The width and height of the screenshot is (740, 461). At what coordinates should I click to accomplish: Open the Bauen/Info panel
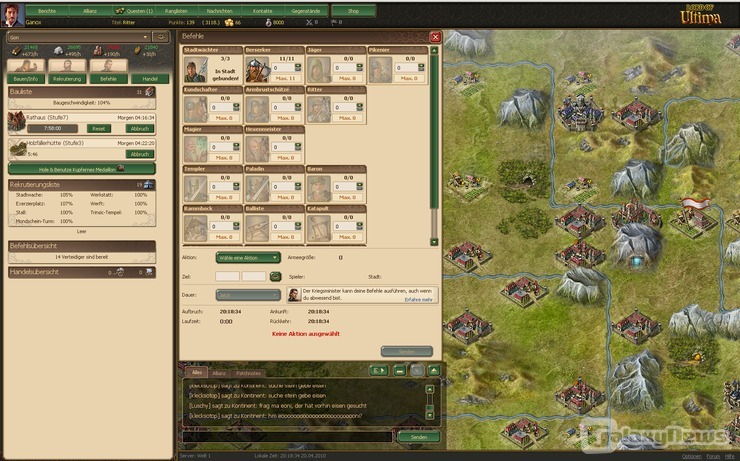pos(26,77)
